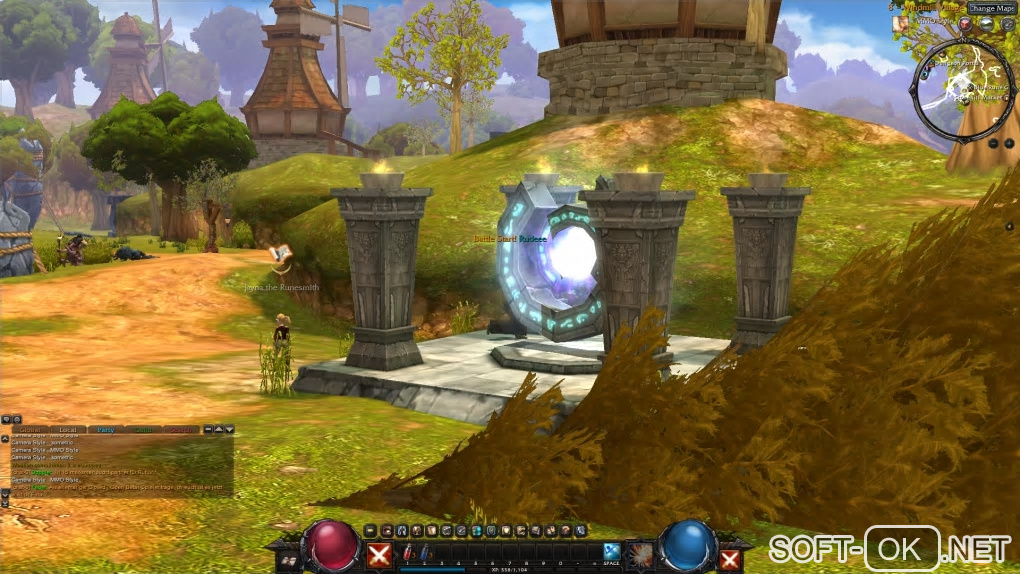Open the Guild chat tab
Screen dimensions: 1020x574
pyautogui.click(x=143, y=429)
